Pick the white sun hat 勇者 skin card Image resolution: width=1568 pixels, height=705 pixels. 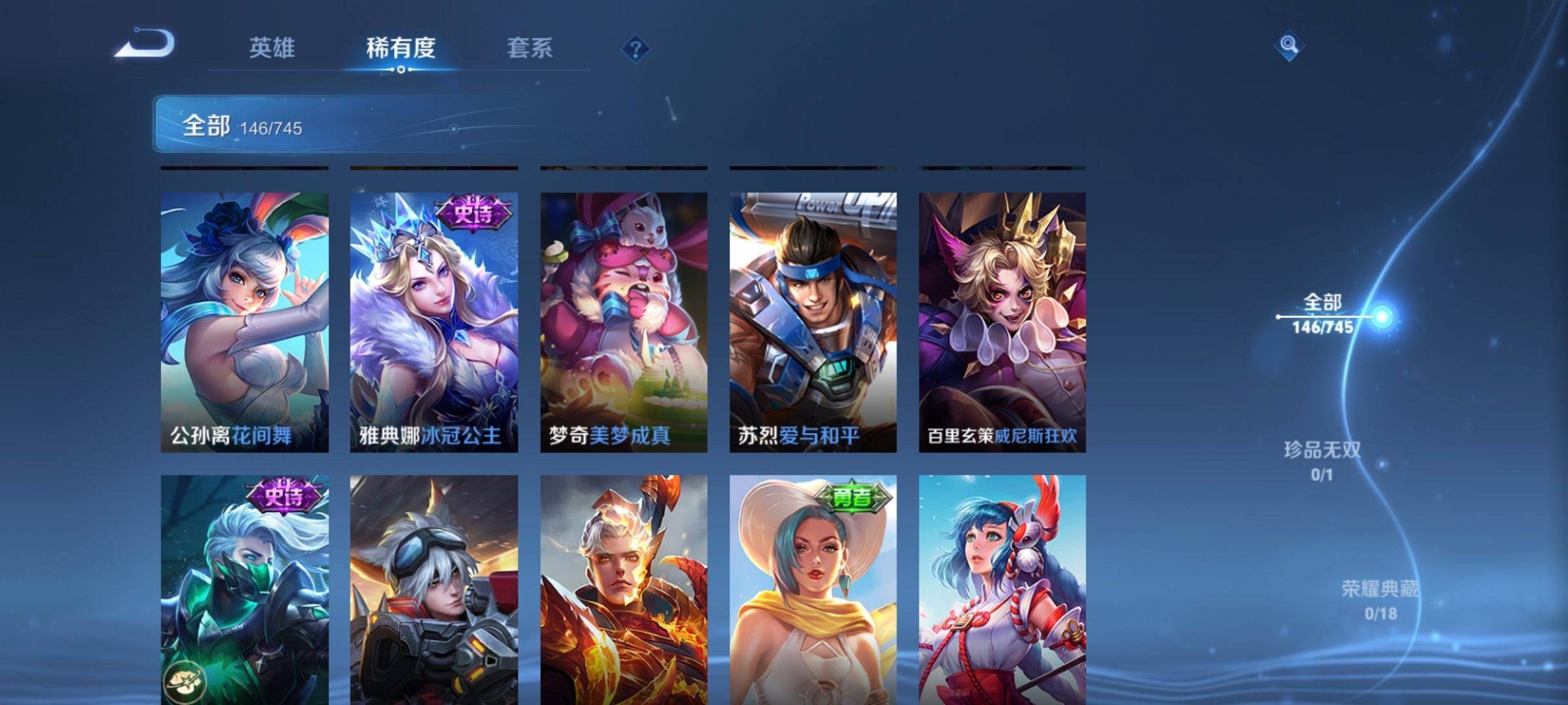(813, 589)
